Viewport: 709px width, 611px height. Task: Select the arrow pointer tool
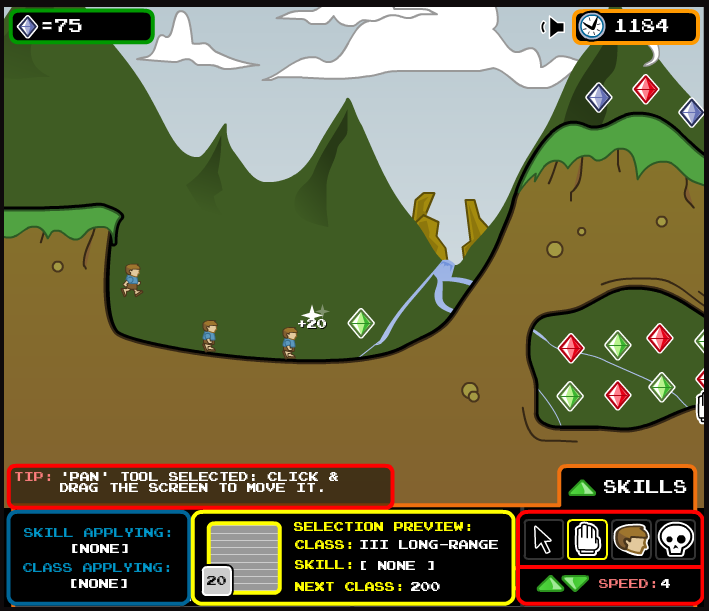click(543, 539)
